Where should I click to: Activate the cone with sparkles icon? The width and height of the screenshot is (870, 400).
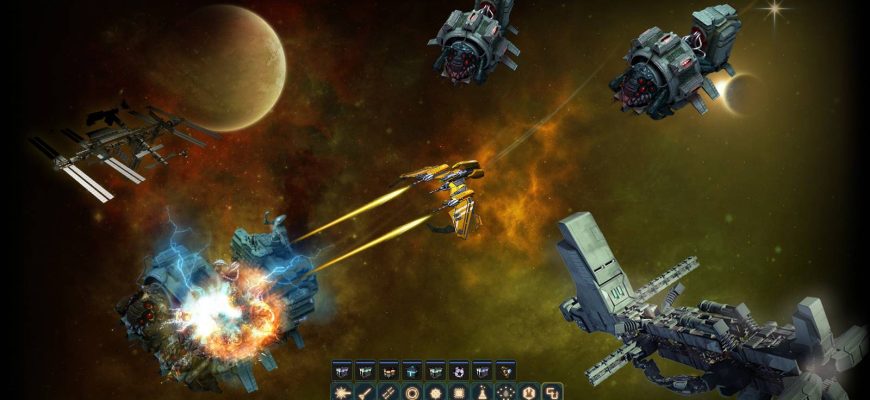point(482,391)
